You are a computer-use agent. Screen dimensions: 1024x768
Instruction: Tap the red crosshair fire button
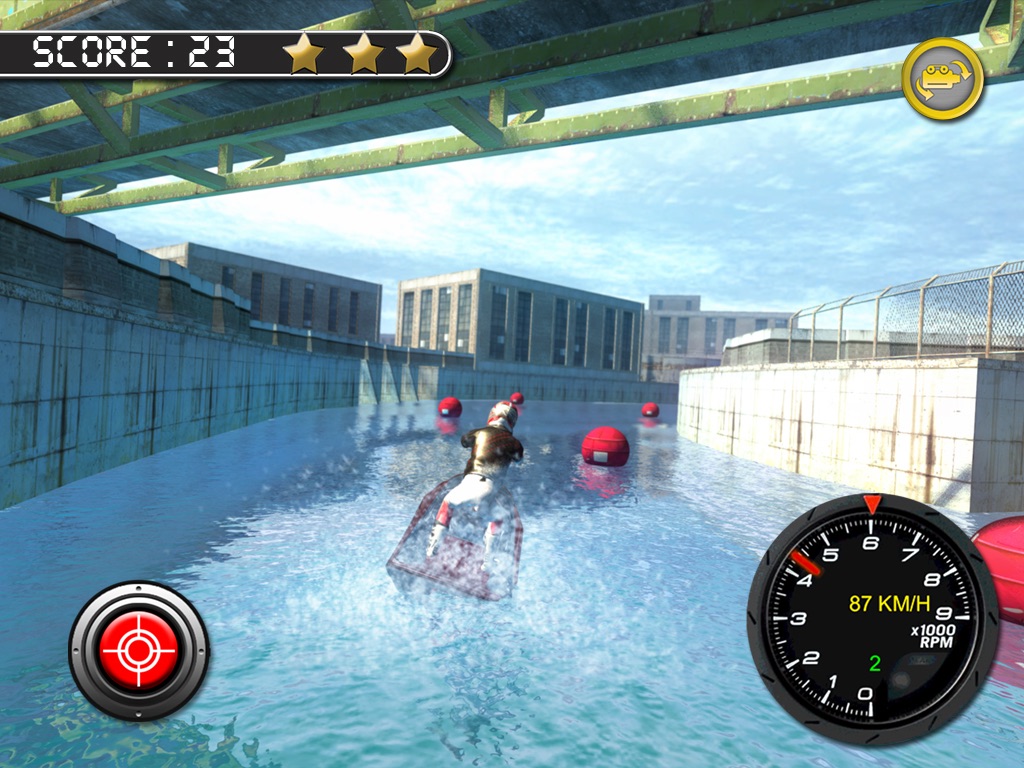(139, 651)
